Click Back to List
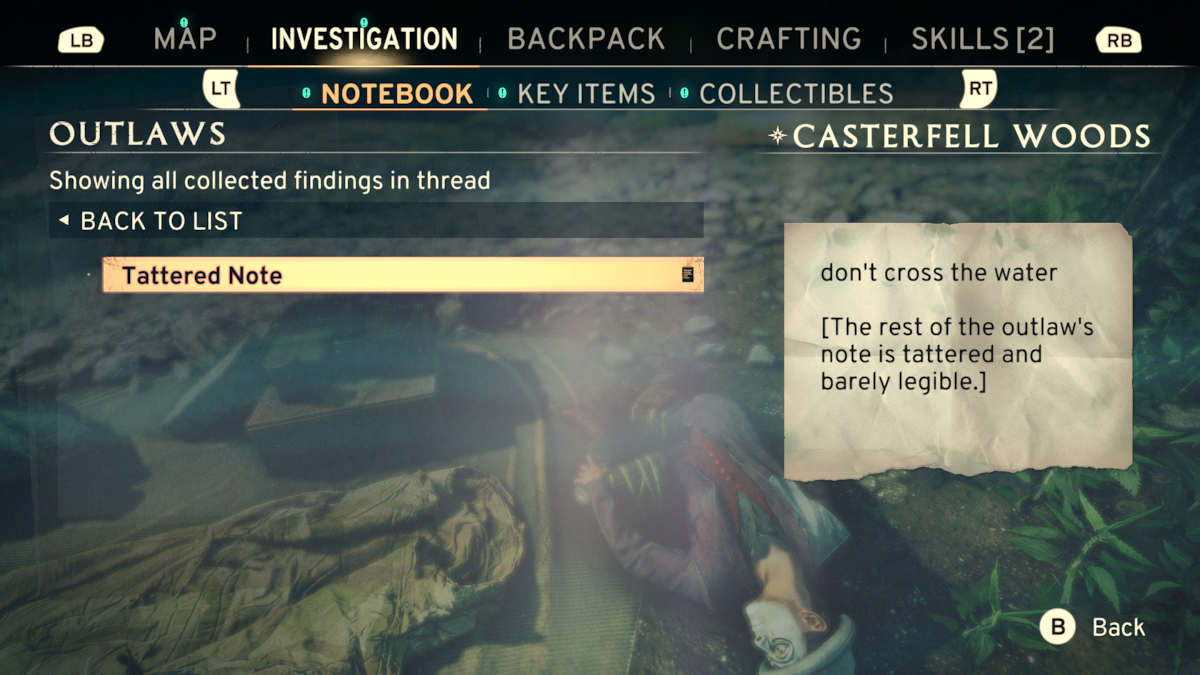The image size is (1200, 675). pos(161,221)
